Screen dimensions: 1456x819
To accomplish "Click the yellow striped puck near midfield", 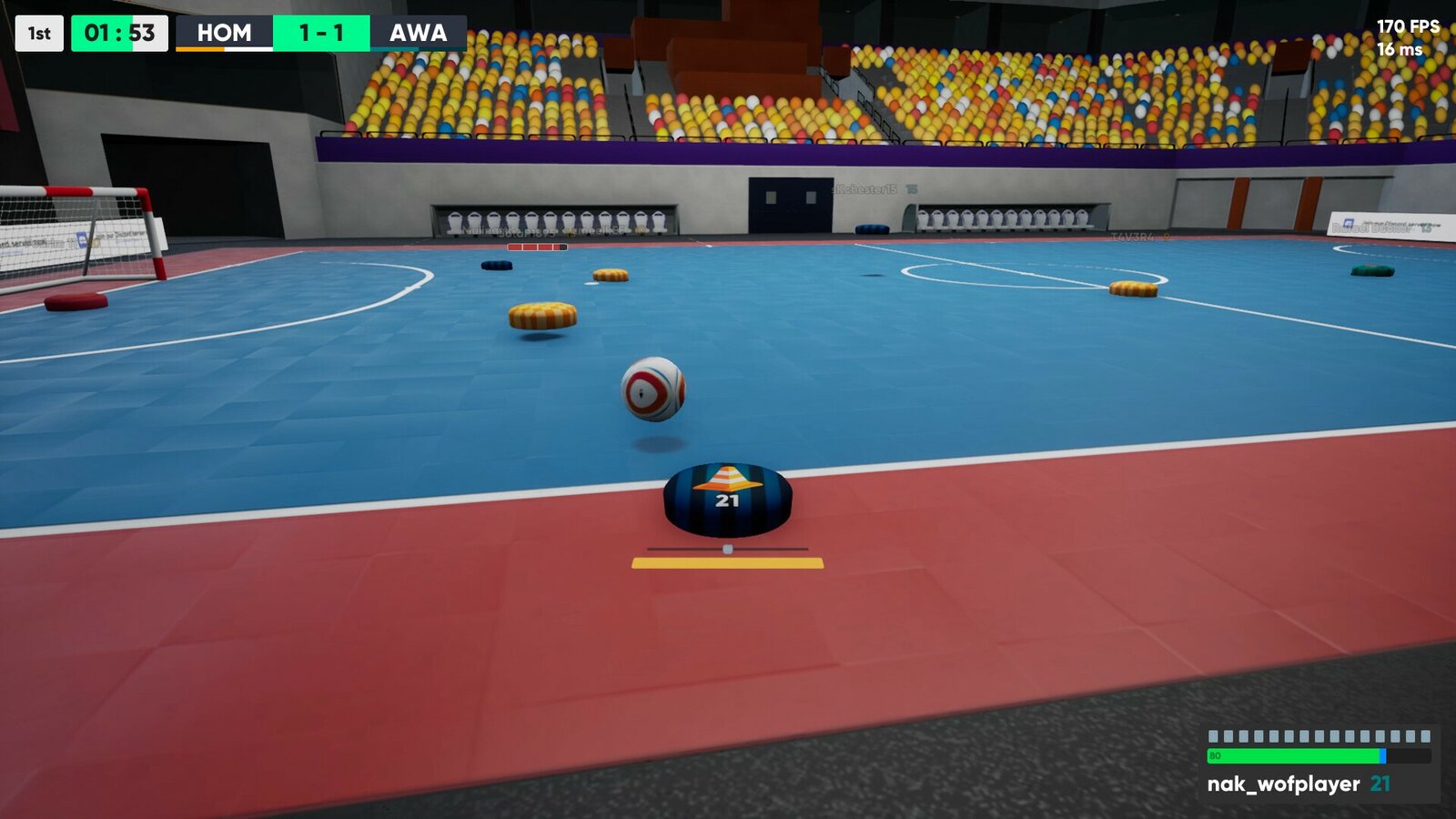I will click(x=542, y=316).
